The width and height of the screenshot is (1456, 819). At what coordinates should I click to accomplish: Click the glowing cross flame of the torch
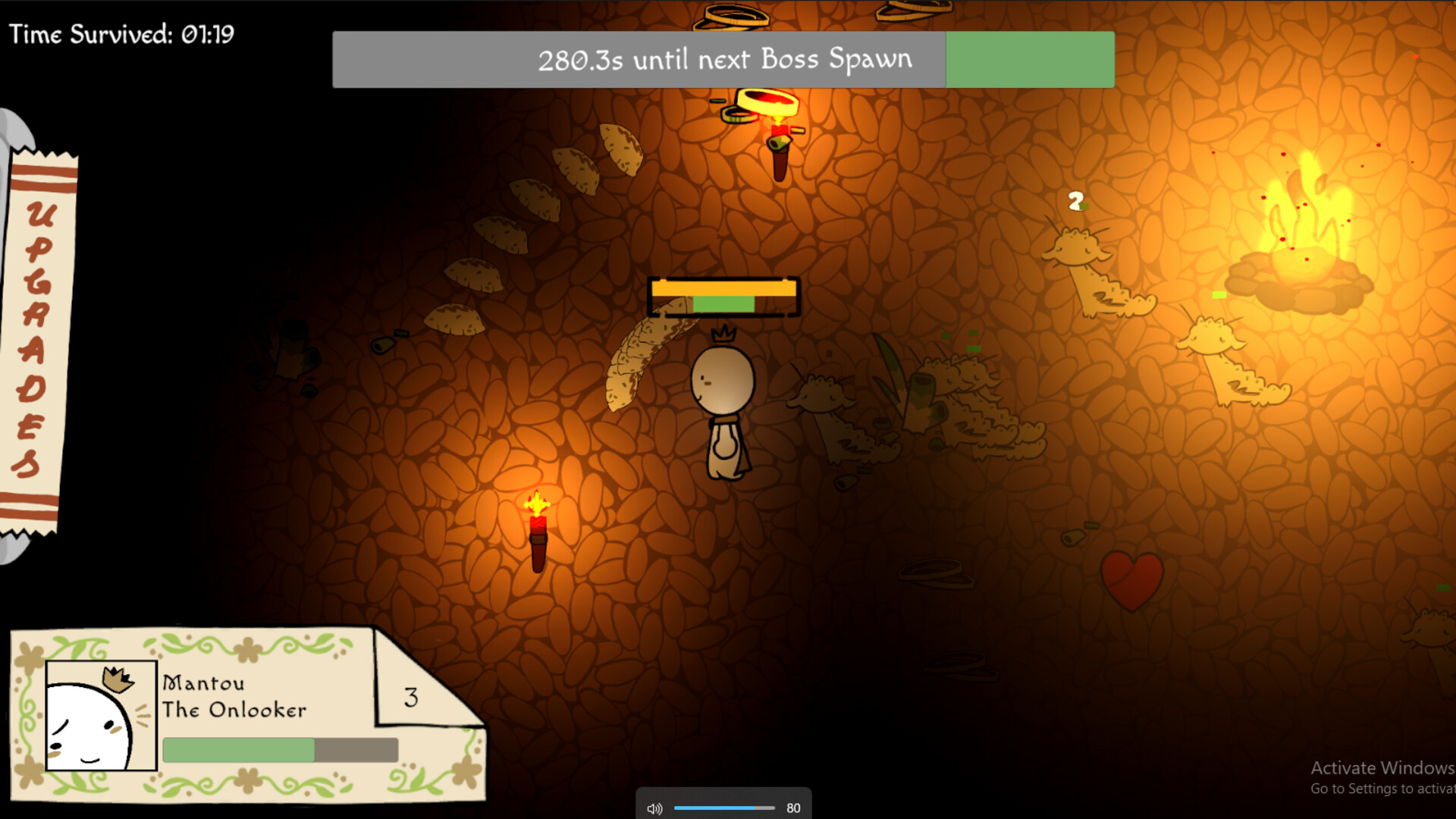(538, 503)
